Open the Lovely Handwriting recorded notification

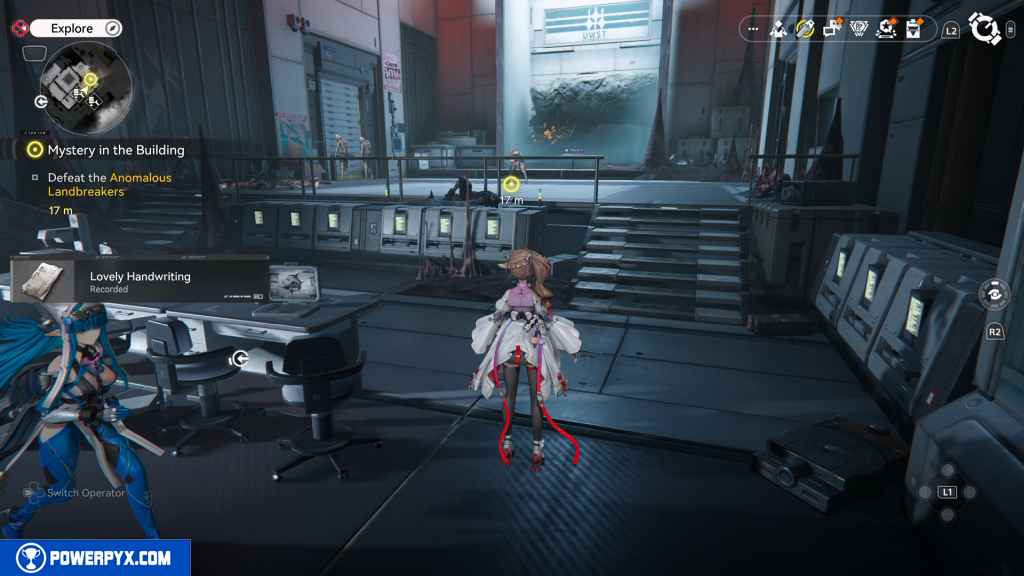click(x=139, y=280)
